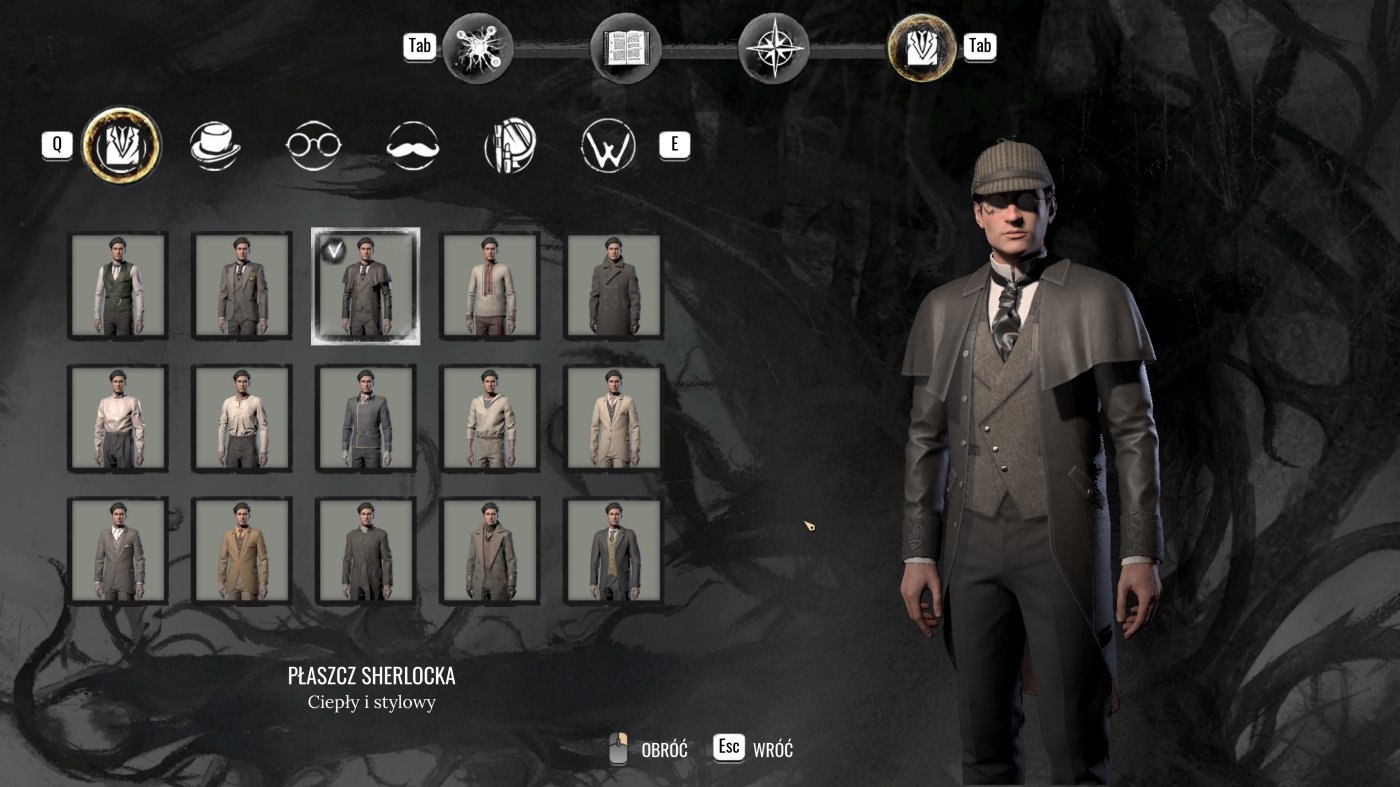The image size is (1400, 787).
Task: Select the blue-grey uniform with gold trim
Action: pos(365,418)
